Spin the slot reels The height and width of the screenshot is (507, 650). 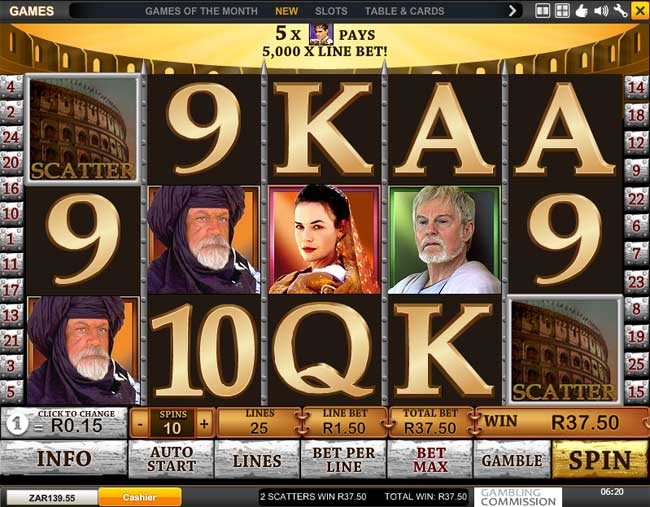[x=600, y=460]
